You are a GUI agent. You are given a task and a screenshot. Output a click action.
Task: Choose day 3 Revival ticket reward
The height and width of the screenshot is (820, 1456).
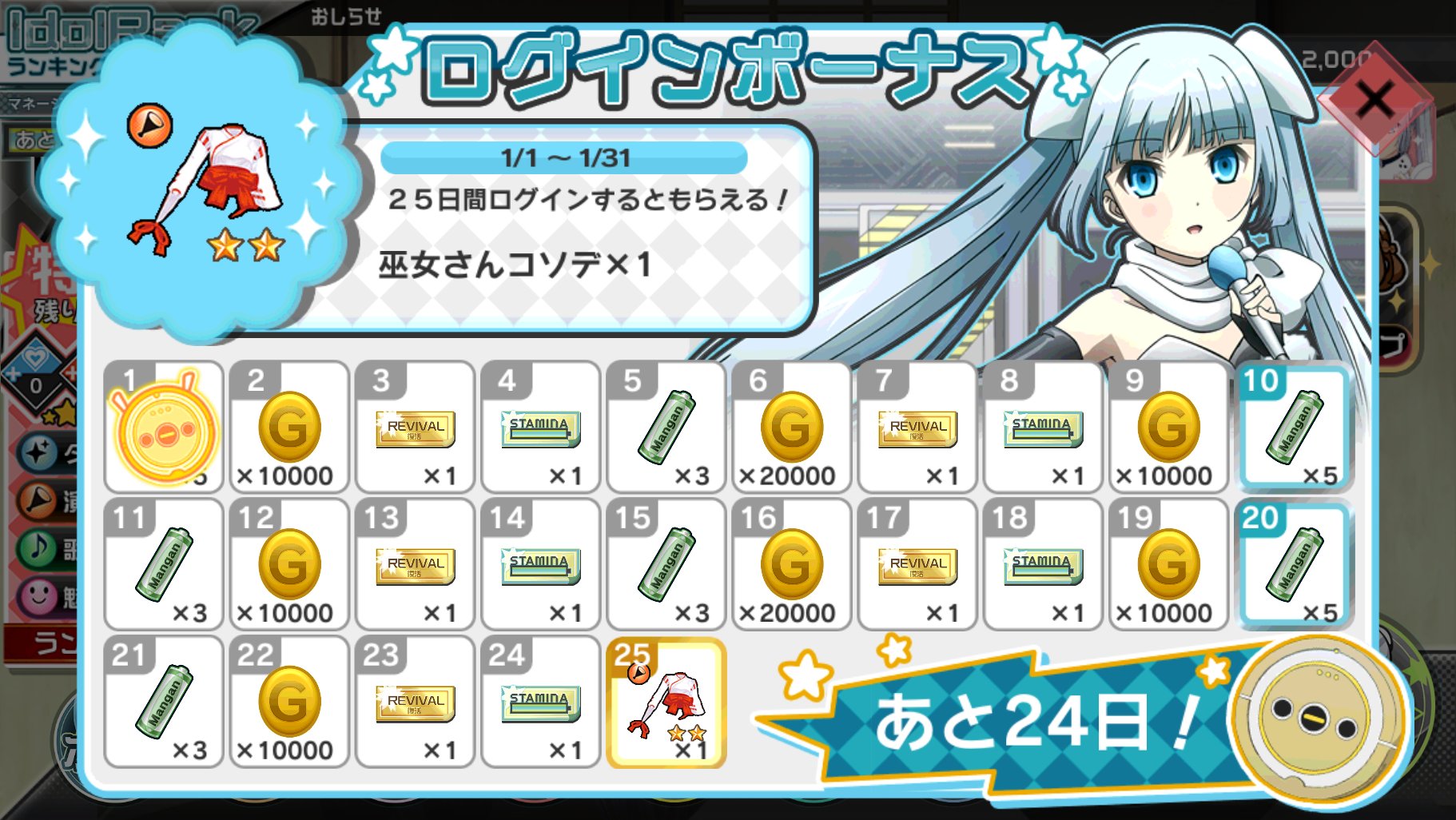[415, 427]
